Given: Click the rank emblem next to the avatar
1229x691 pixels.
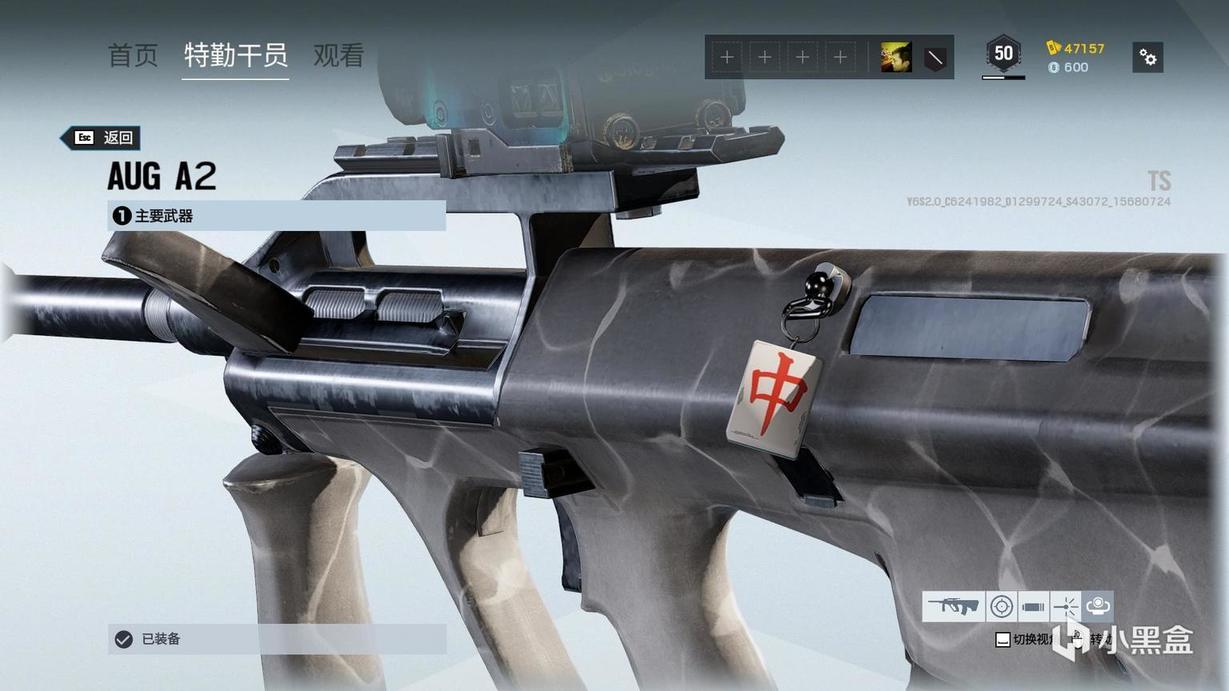Looking at the screenshot, I should 933,57.
